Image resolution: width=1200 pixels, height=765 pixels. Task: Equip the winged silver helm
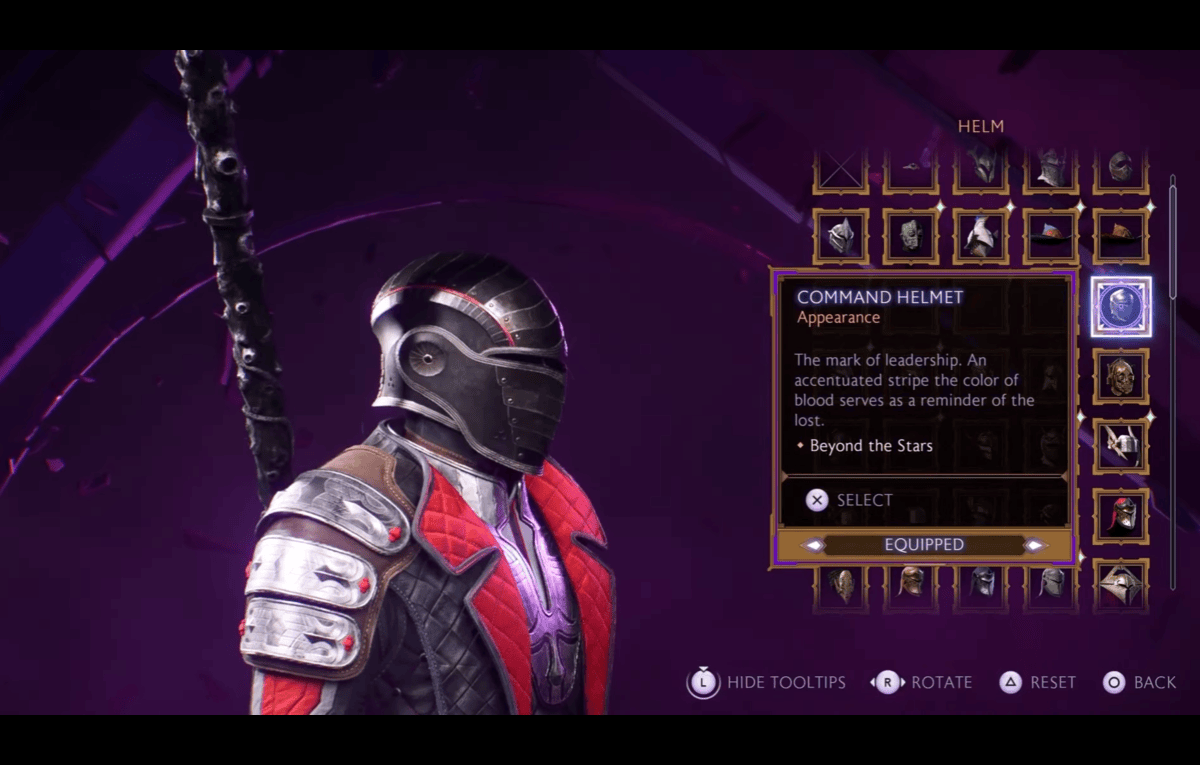(x=1120, y=446)
